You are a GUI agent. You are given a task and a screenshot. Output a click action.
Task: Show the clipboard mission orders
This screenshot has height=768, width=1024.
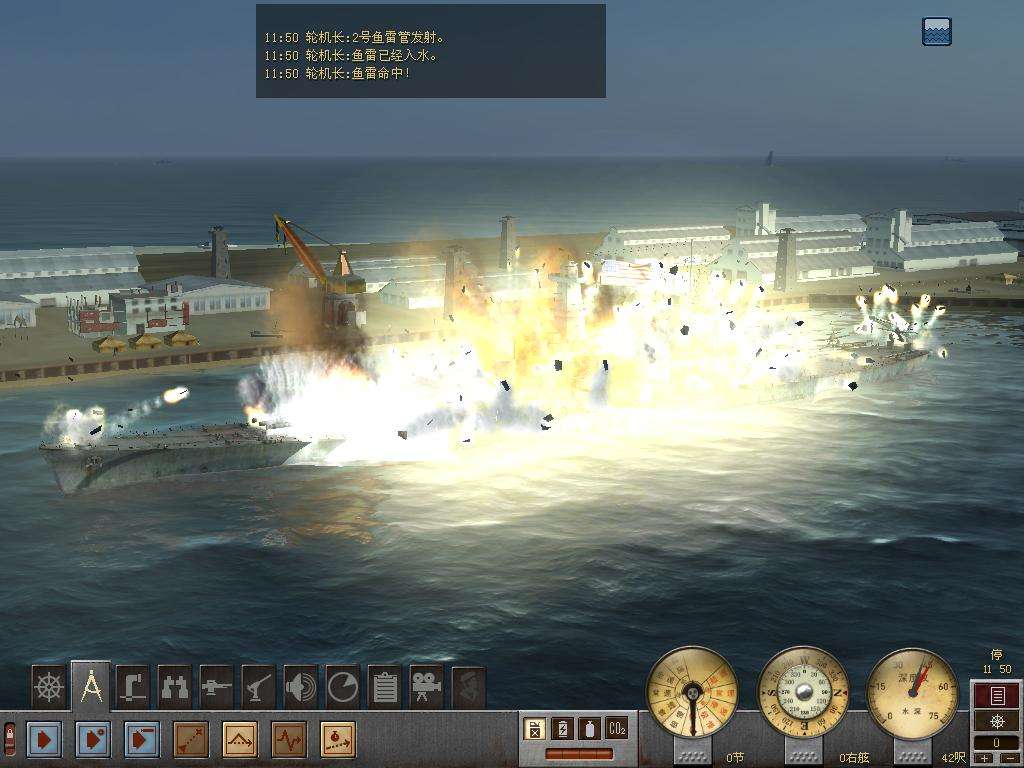pos(384,687)
